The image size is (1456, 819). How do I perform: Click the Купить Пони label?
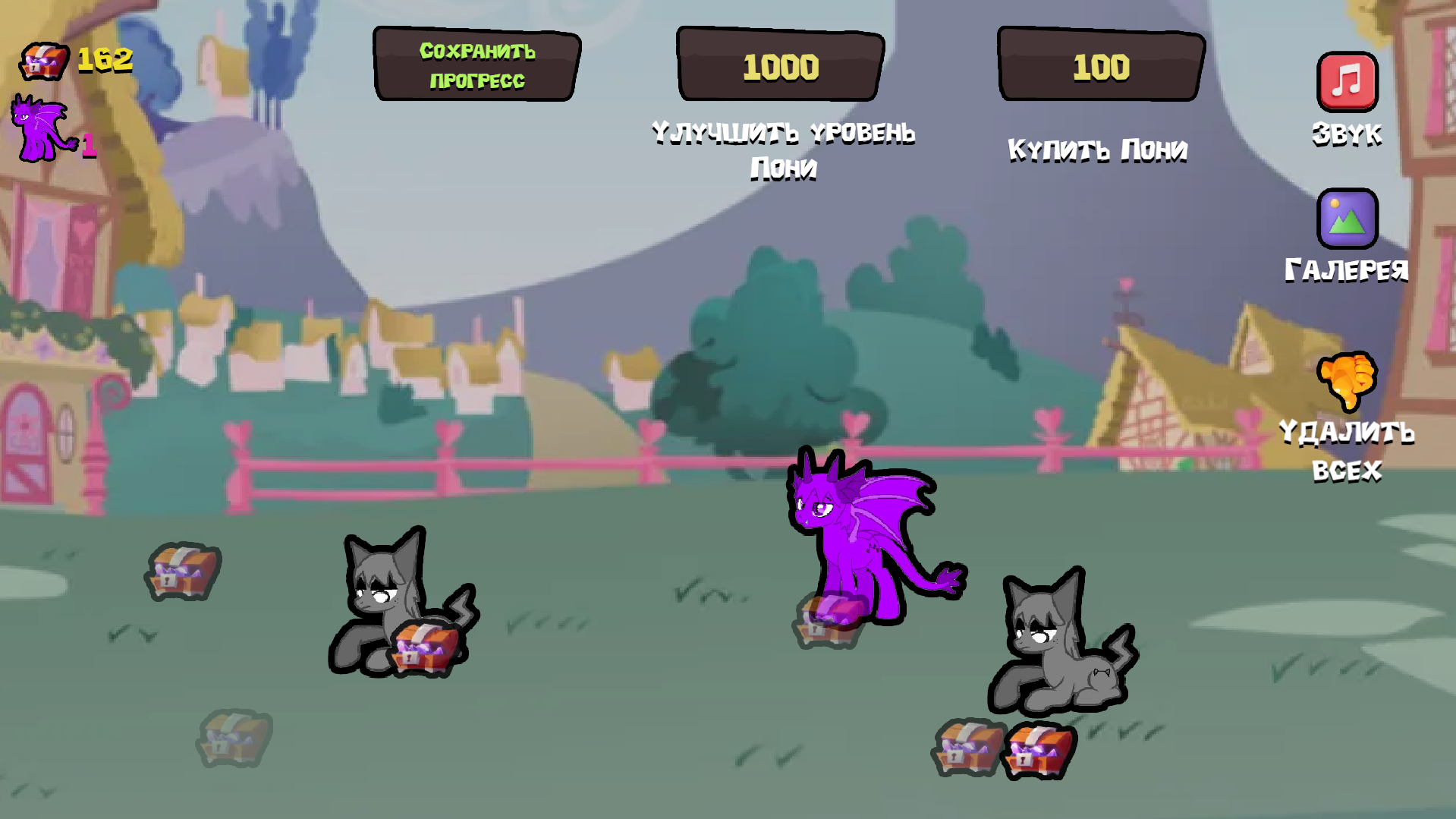coord(1098,150)
